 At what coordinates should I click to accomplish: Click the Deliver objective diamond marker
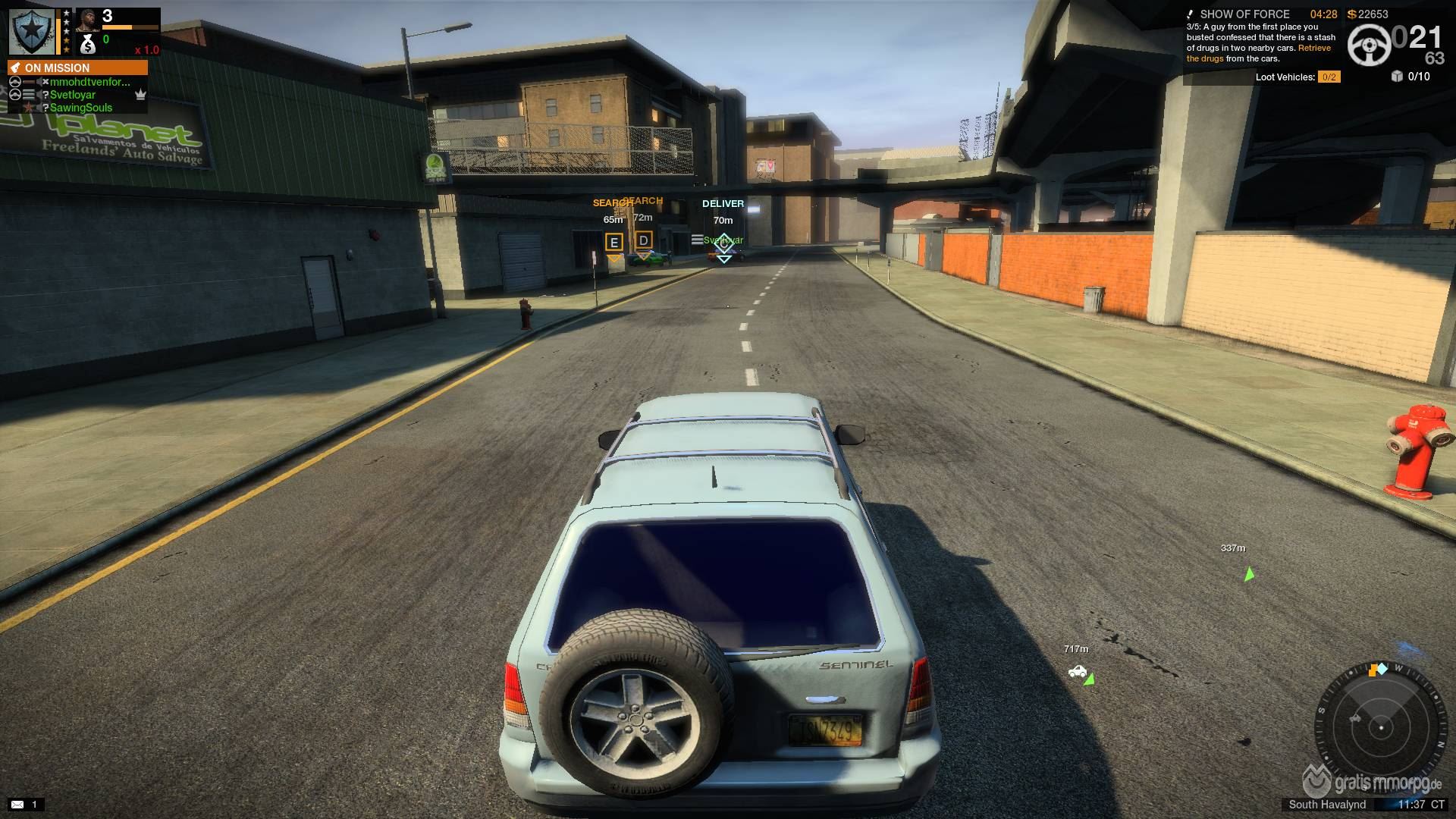pos(723,244)
